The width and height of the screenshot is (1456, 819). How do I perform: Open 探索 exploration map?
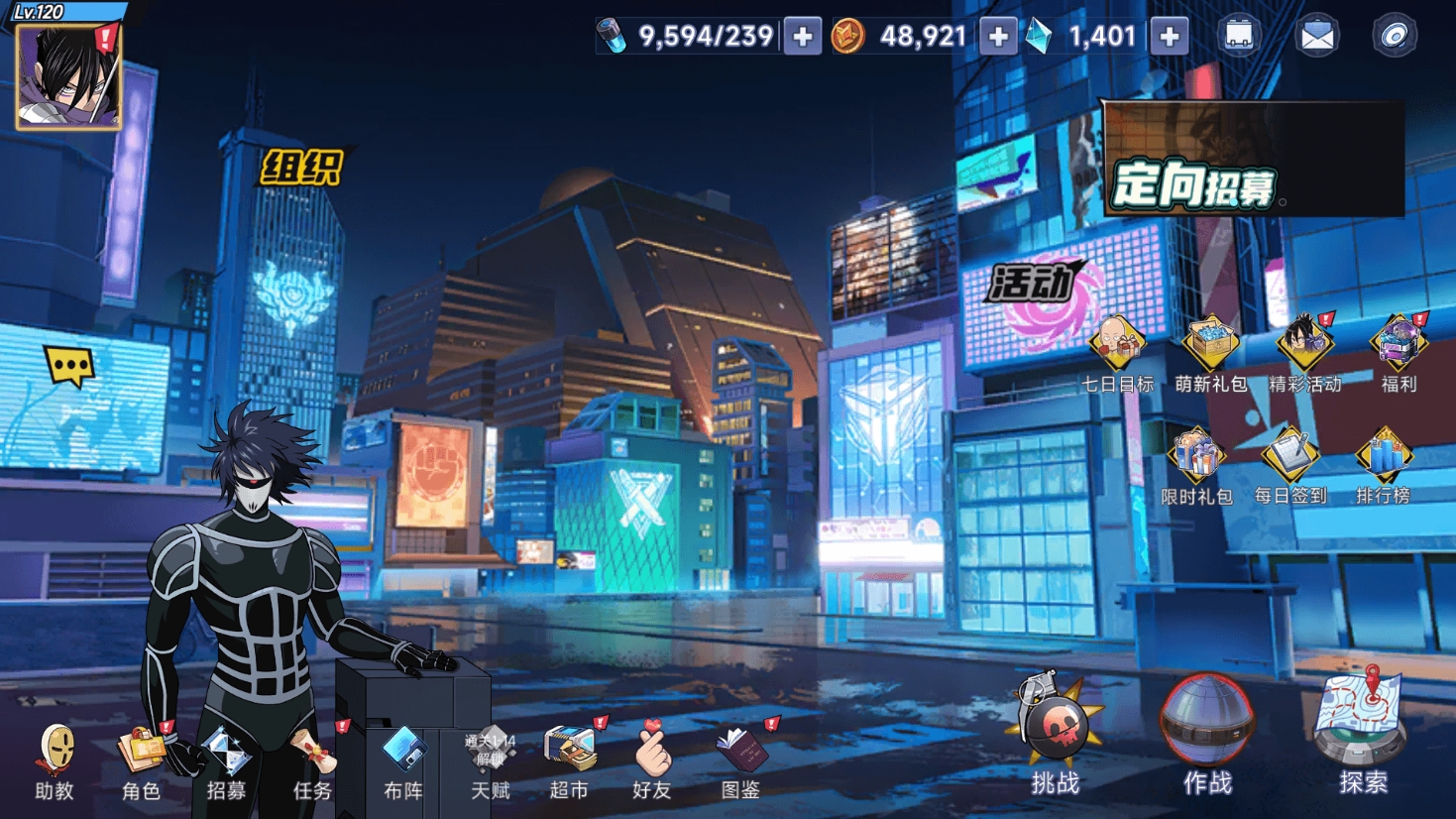click(1363, 732)
